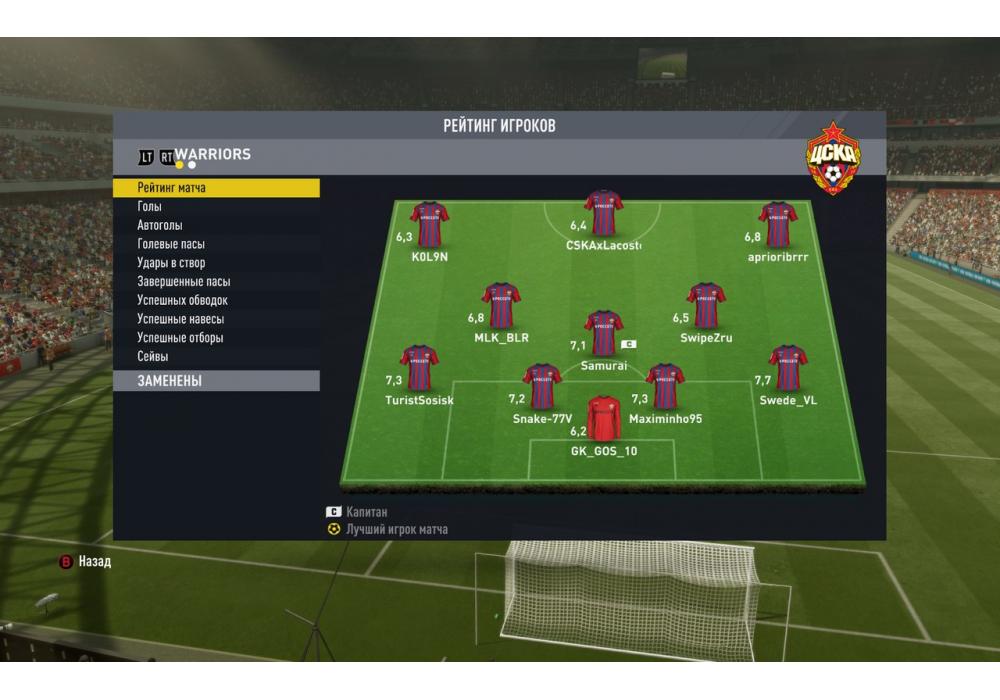
Task: Choose Завершенные пасы in the list
Action: 216,282
